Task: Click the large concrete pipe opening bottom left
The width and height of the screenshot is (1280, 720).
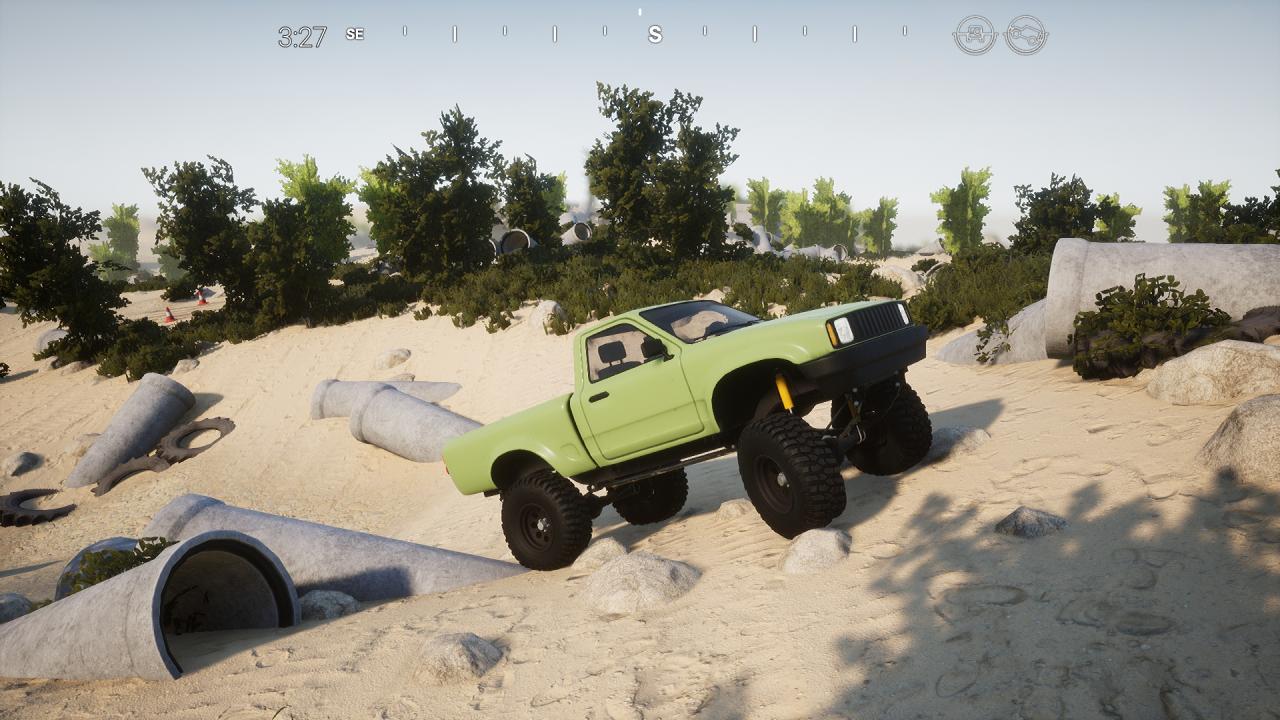Action: 220,590
